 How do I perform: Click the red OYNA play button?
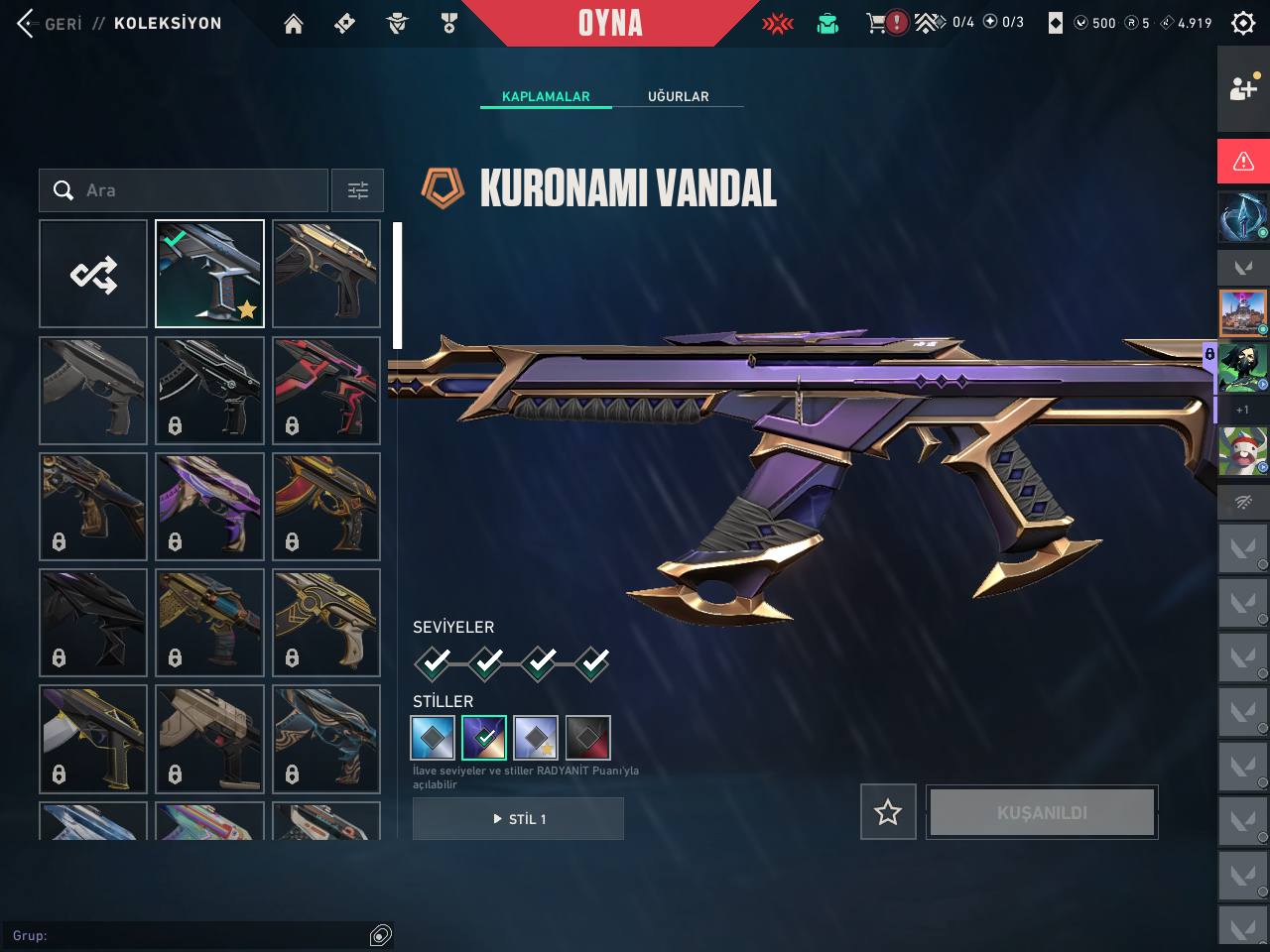[610, 23]
